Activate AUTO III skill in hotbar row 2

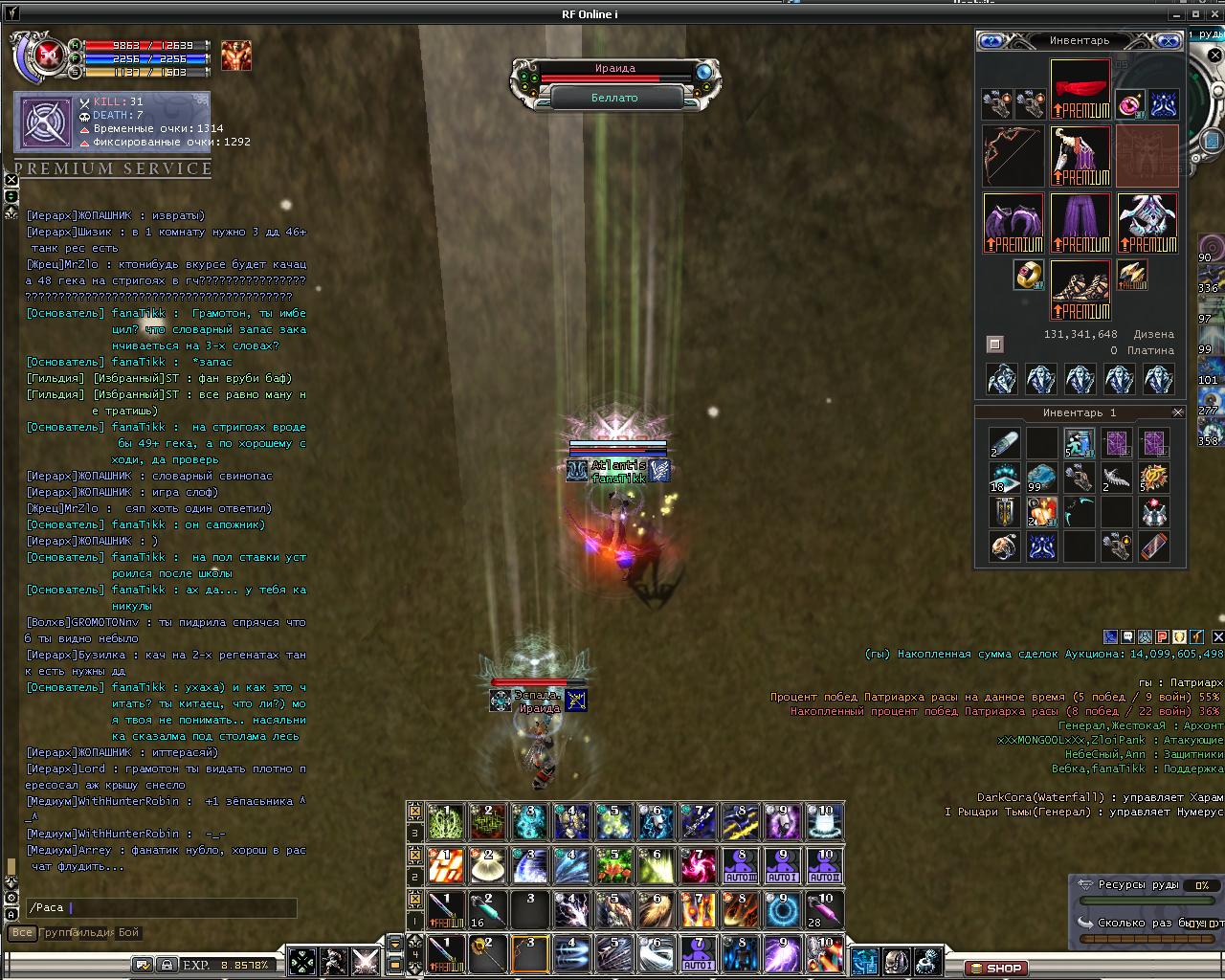[740, 865]
